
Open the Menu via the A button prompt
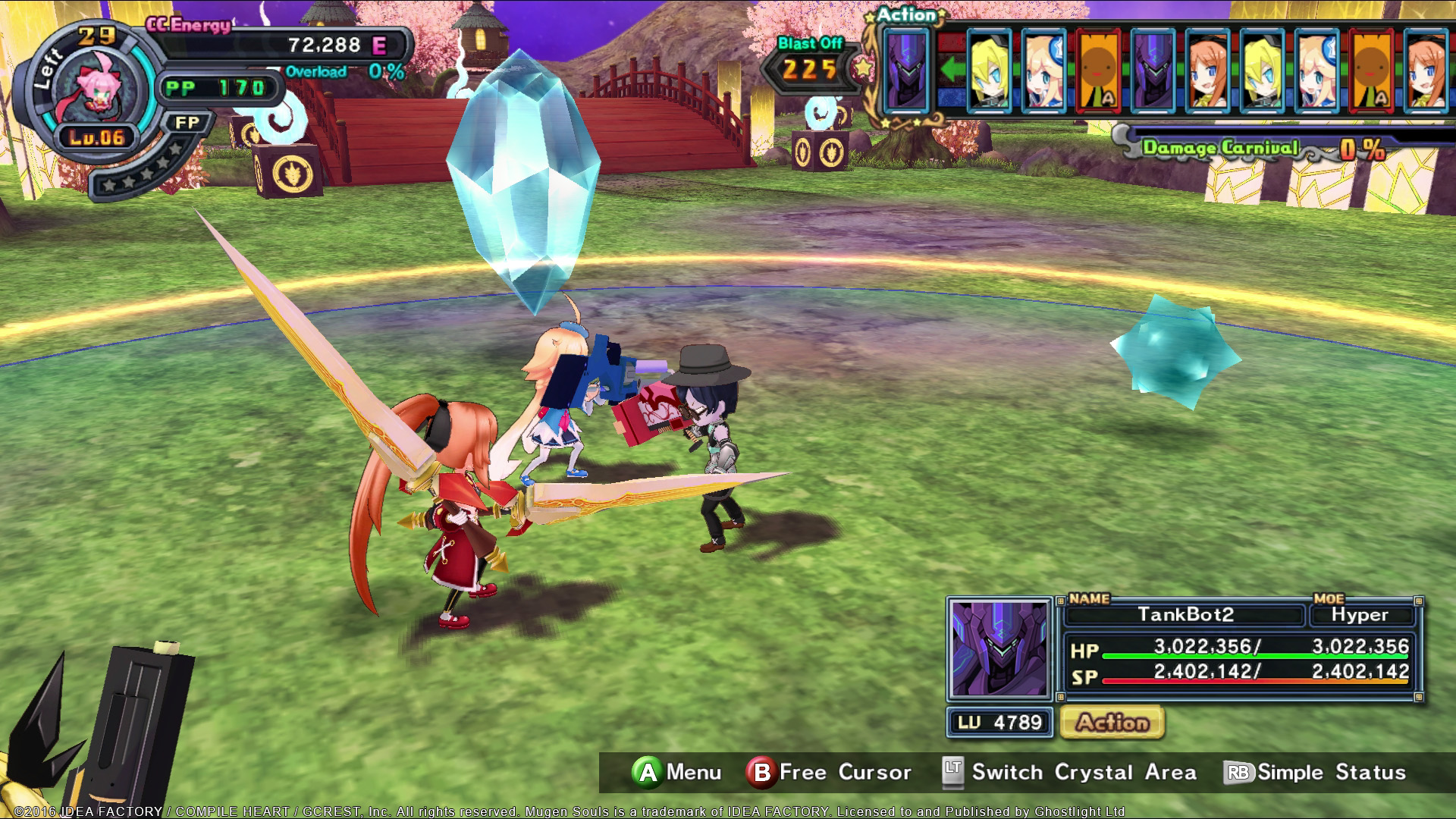click(x=669, y=772)
